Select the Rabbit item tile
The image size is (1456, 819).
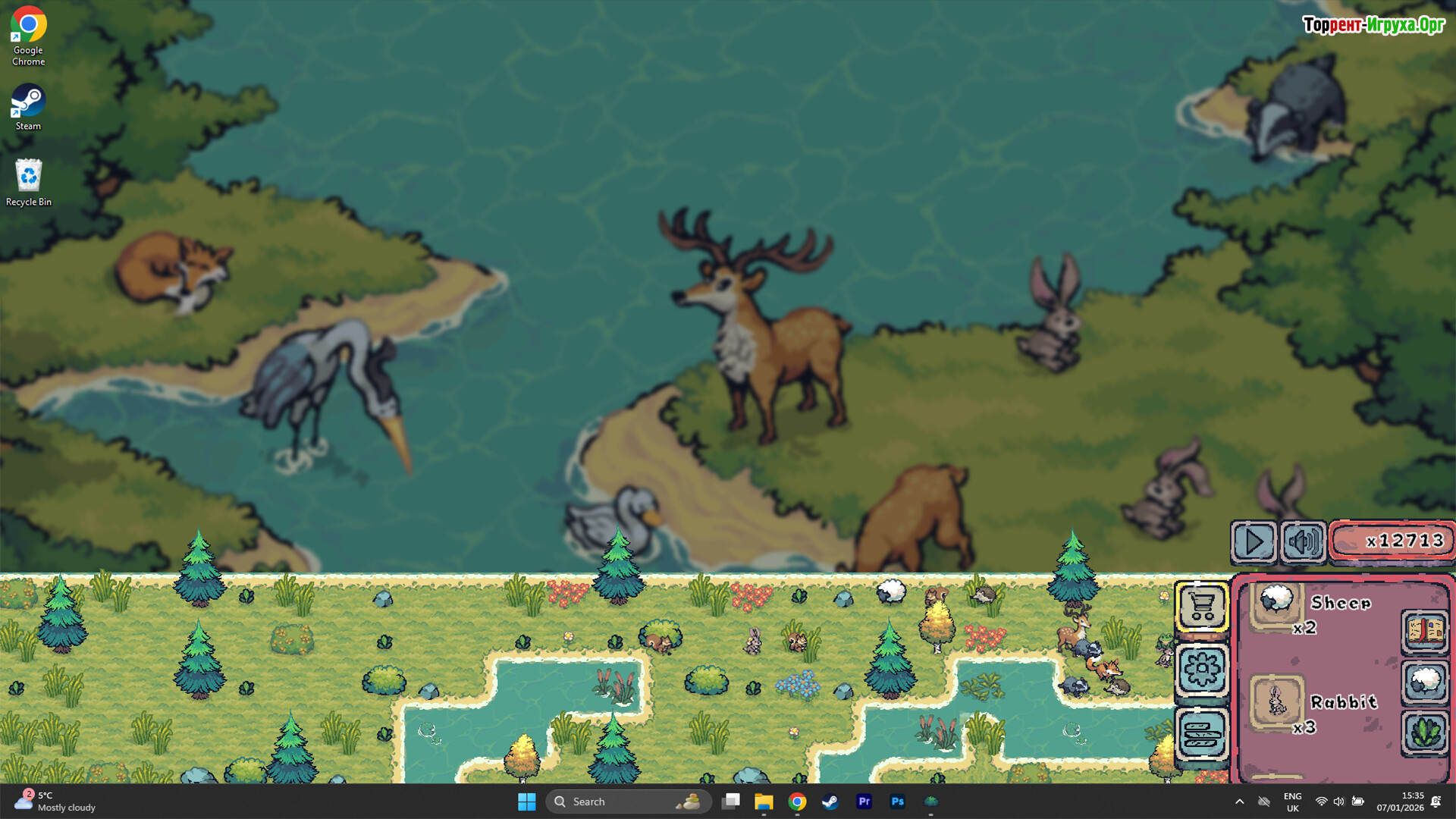pyautogui.click(x=1277, y=701)
